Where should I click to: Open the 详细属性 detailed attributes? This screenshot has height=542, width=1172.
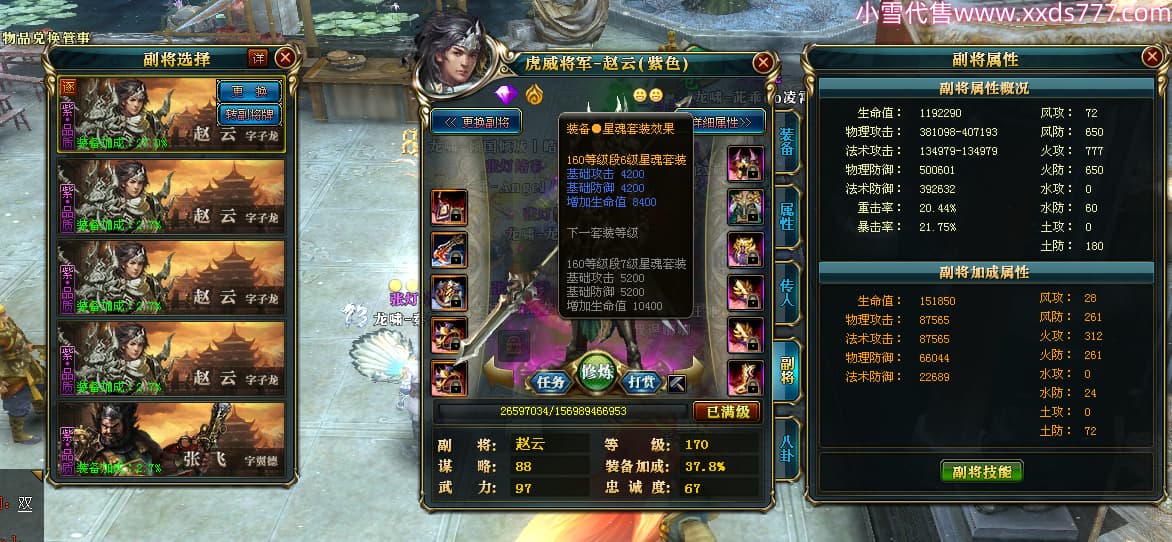[x=728, y=122]
